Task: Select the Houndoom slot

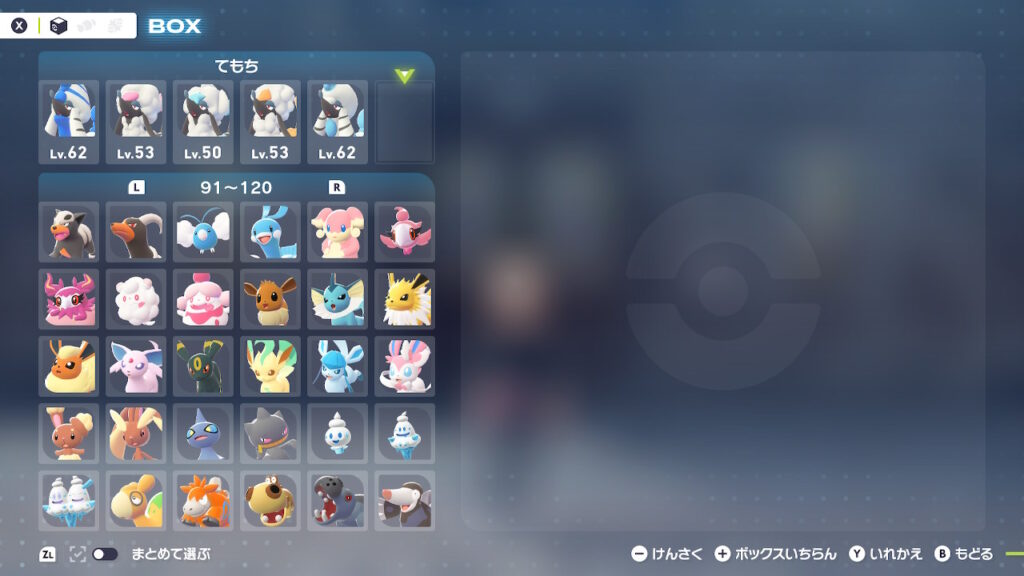Action: [136, 232]
